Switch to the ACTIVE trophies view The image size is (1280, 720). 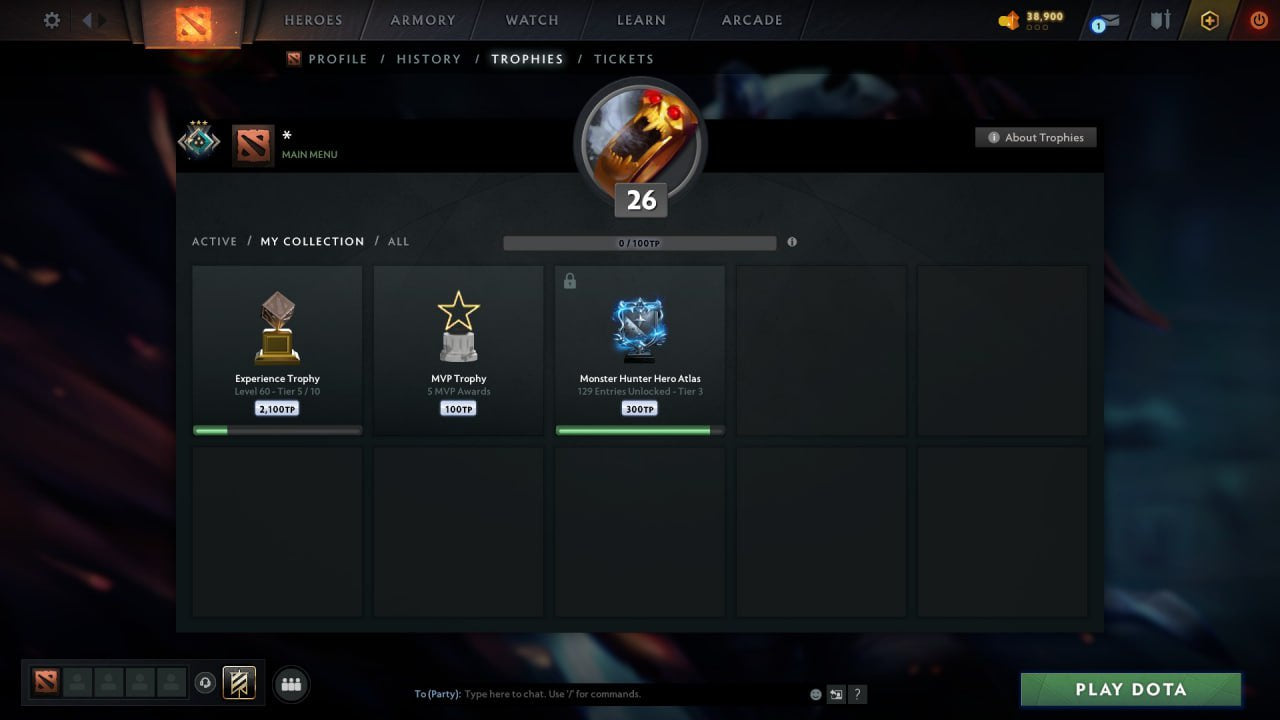pos(215,241)
